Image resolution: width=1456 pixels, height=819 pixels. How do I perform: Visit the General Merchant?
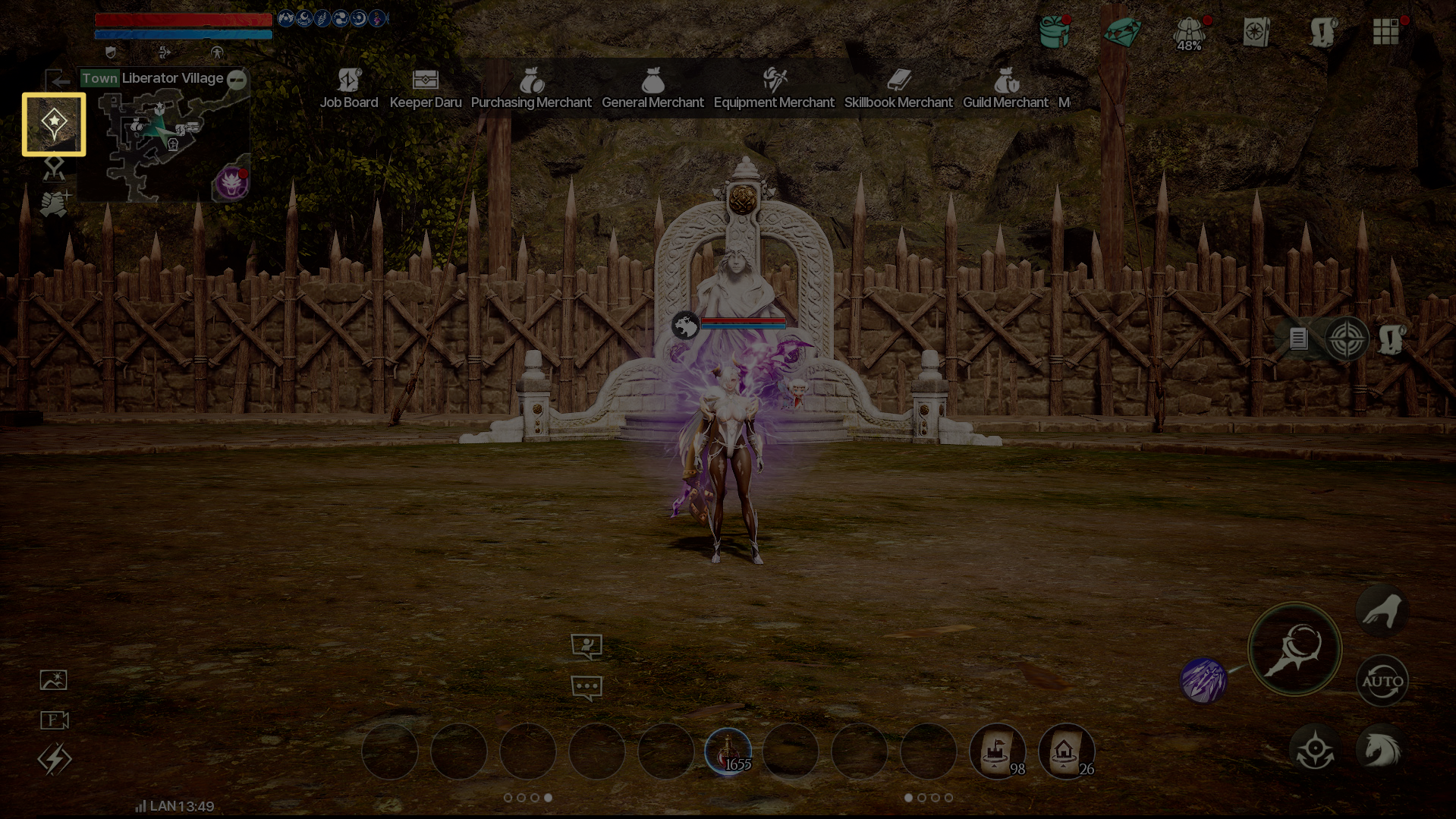coord(653,89)
